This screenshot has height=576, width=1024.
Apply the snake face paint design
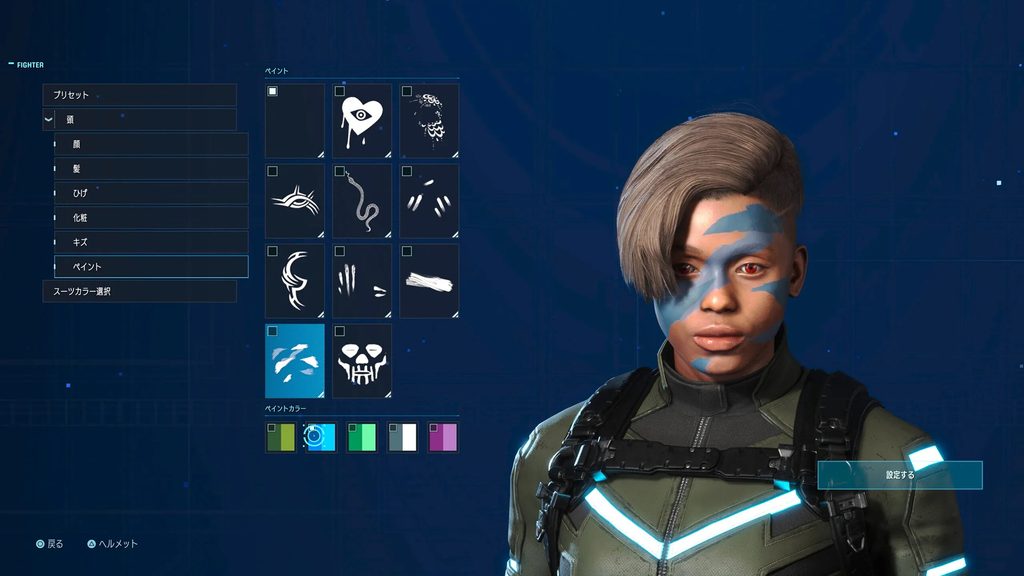coord(362,200)
